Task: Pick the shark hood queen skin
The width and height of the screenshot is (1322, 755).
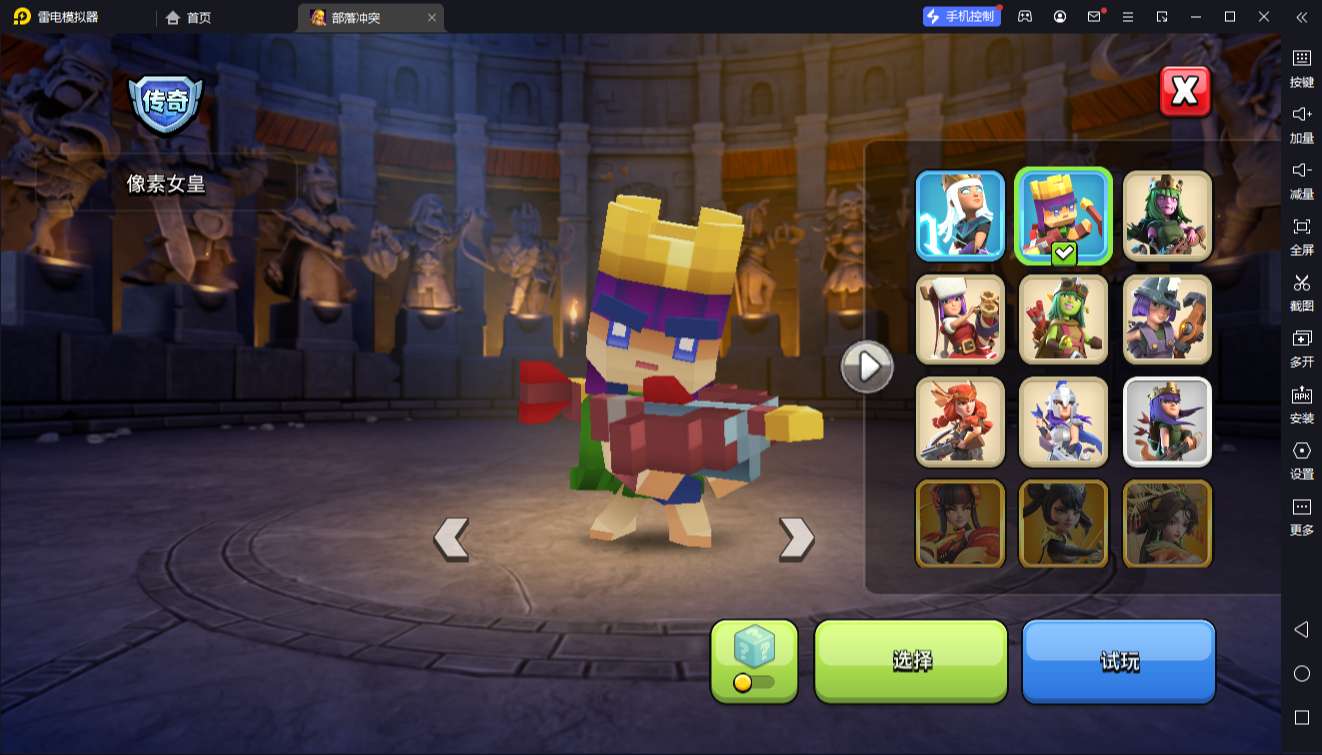Action: [x=1167, y=319]
